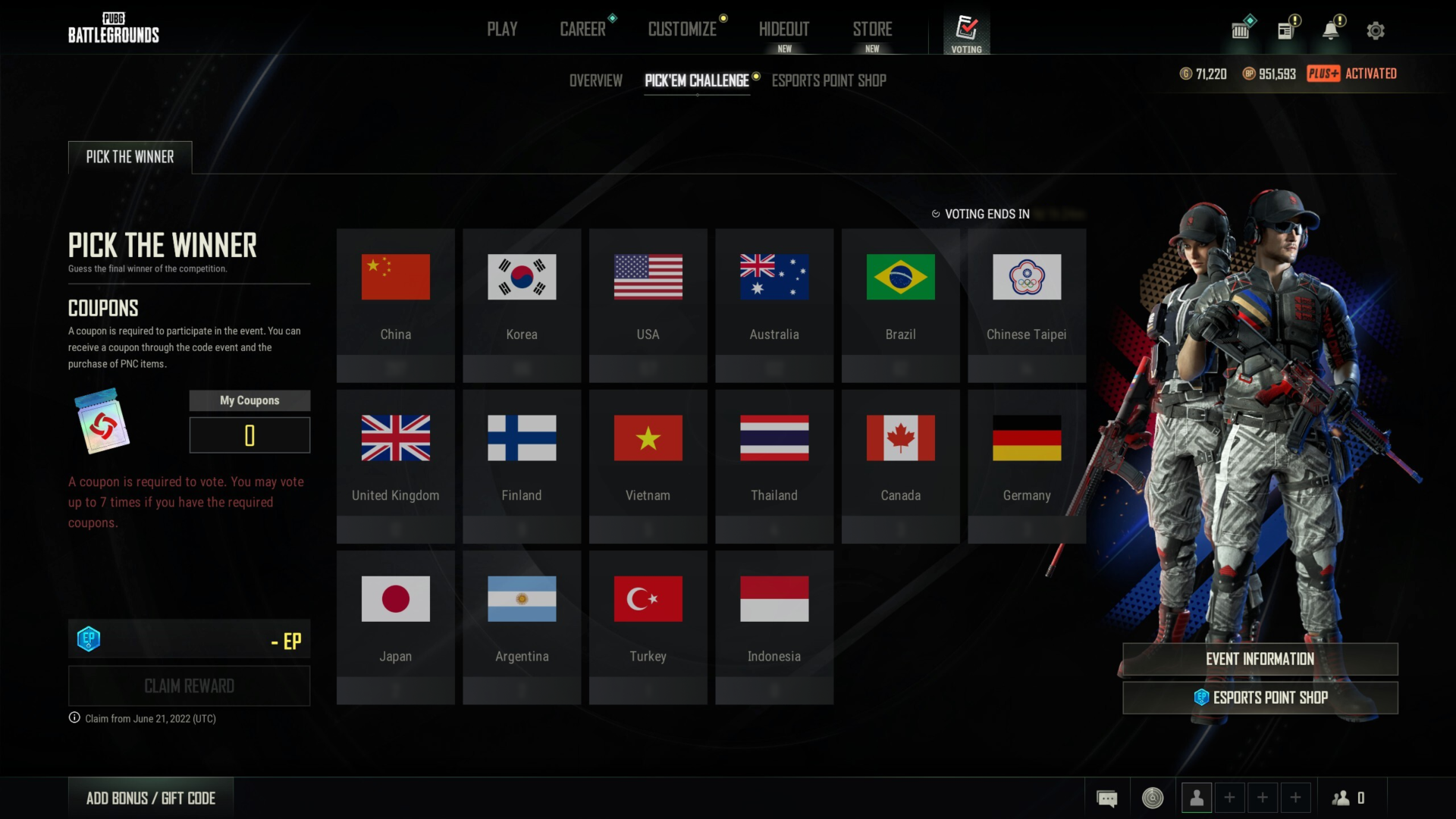1456x819 pixels.
Task: Switch to the Esports Point Shop tab
Action: click(828, 80)
